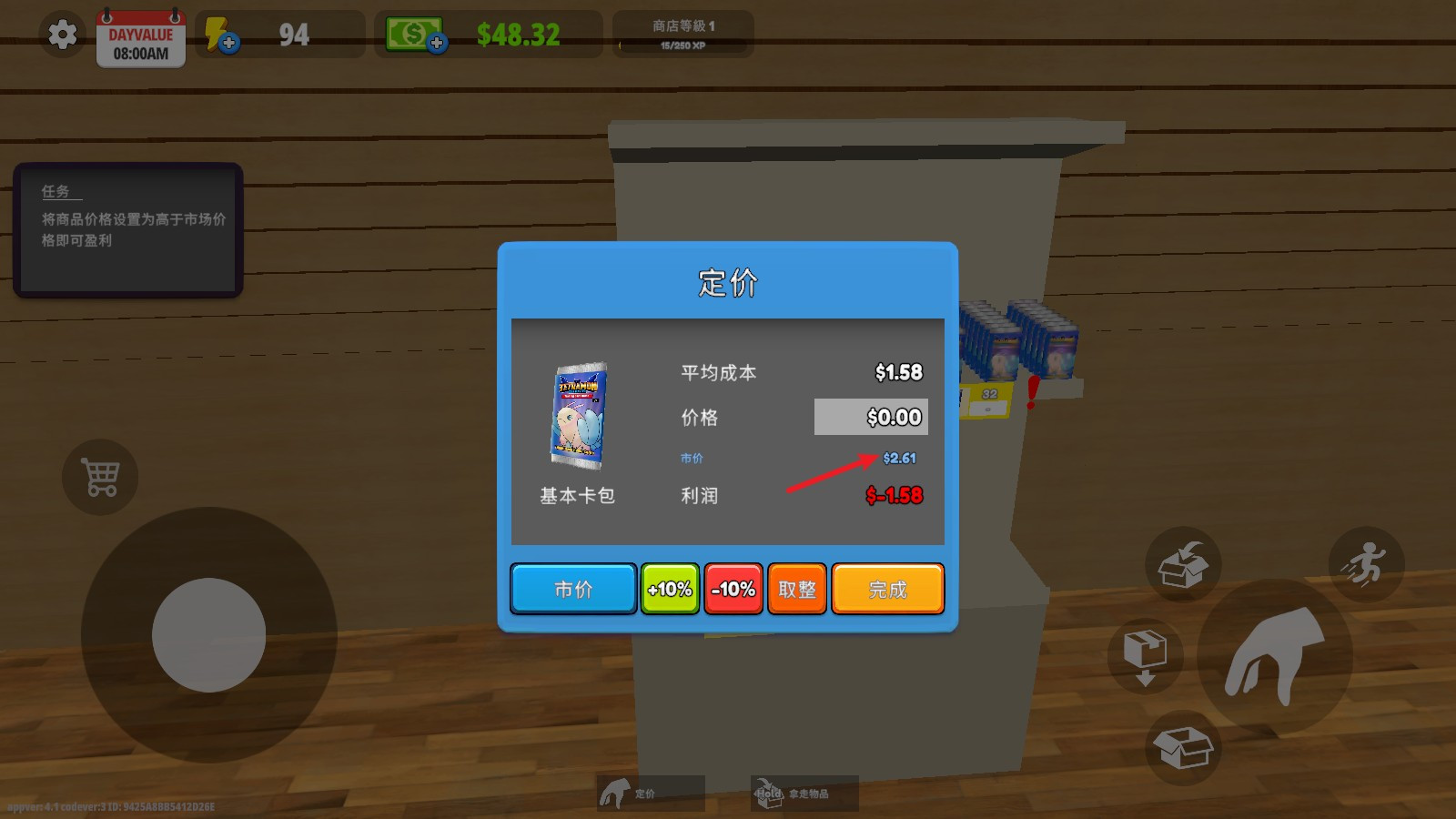
Task: Click the 定价 hand action at screen bottom
Action: pyautogui.click(x=652, y=791)
